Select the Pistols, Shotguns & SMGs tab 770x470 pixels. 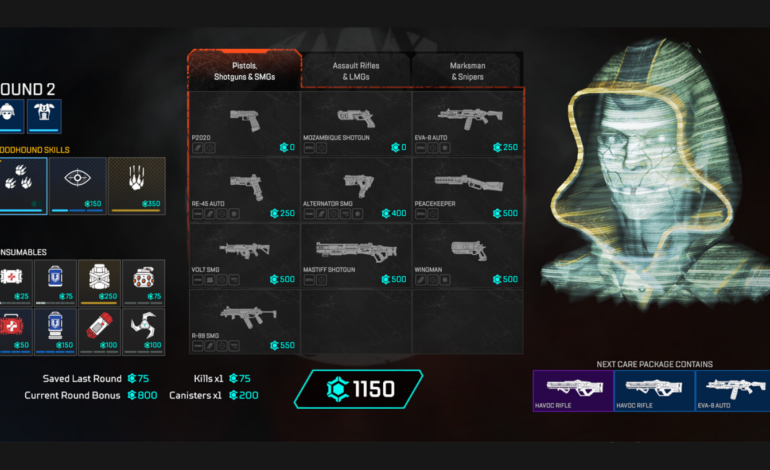tap(244, 71)
